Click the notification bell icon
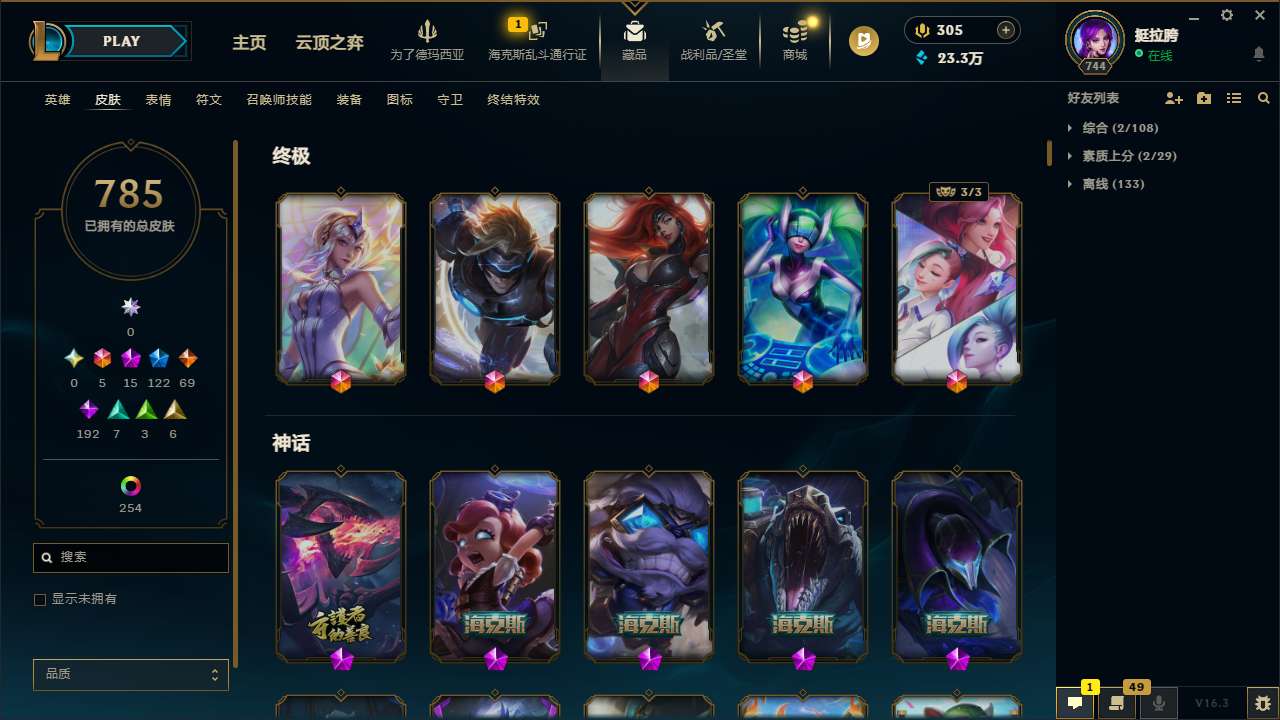 pos(1259,53)
